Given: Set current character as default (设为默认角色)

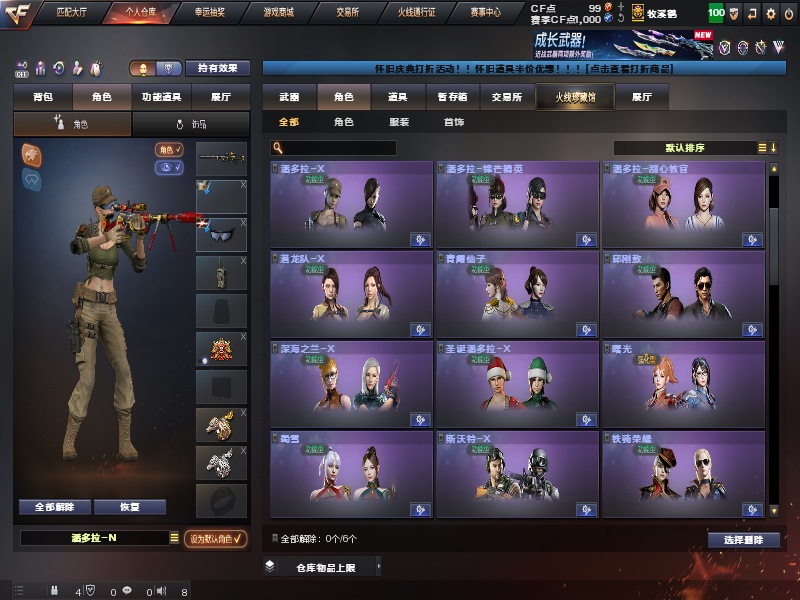Looking at the screenshot, I should (x=216, y=538).
